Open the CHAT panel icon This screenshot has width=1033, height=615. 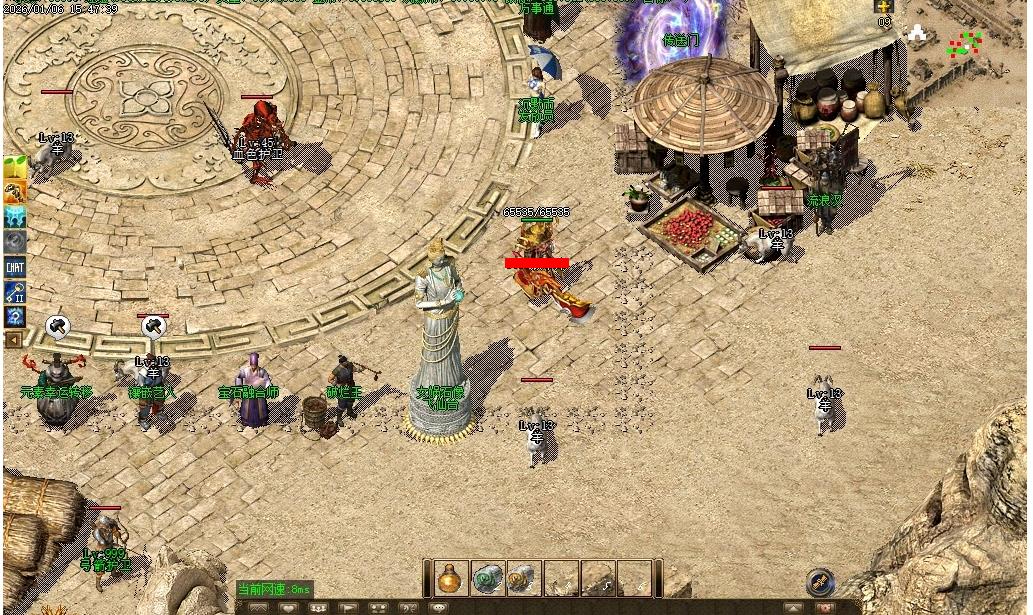(15, 267)
